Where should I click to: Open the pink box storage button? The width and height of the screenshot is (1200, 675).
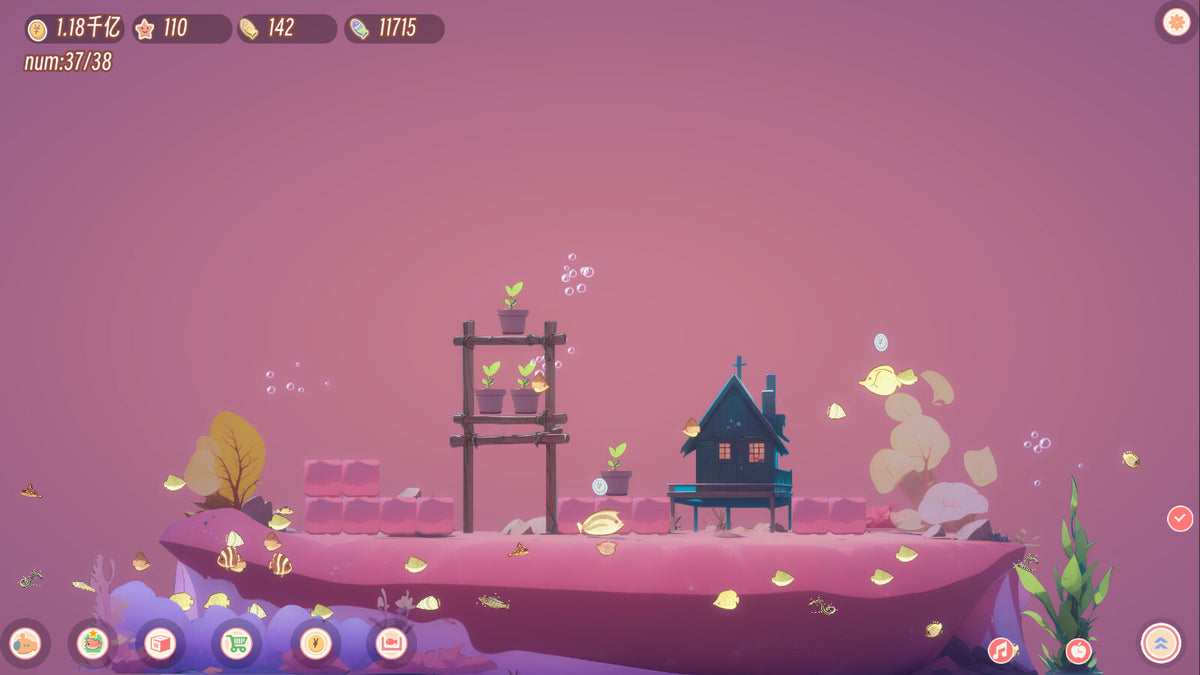(160, 643)
